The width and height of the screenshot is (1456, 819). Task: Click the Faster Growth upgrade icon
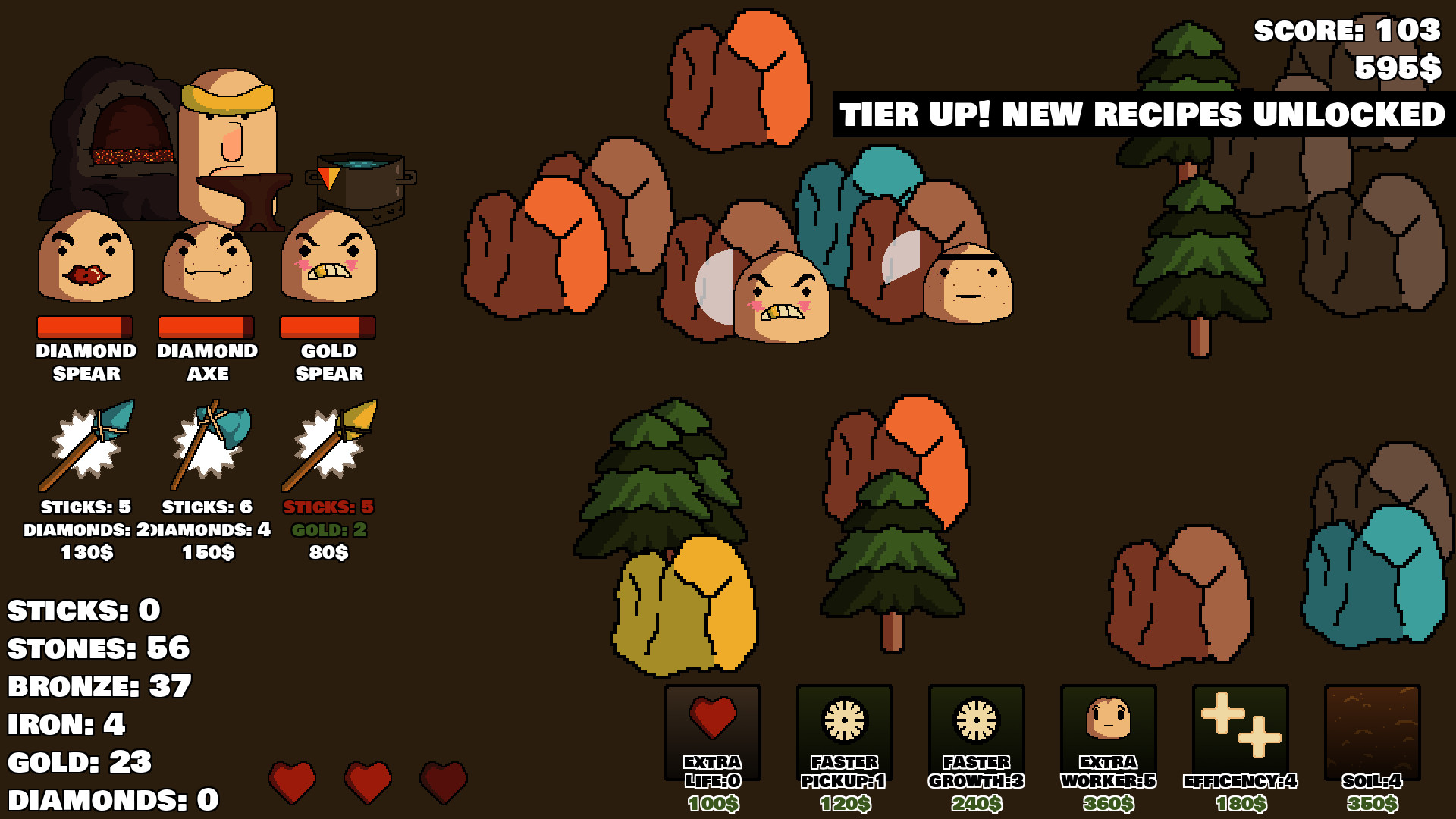pyautogui.click(x=976, y=720)
